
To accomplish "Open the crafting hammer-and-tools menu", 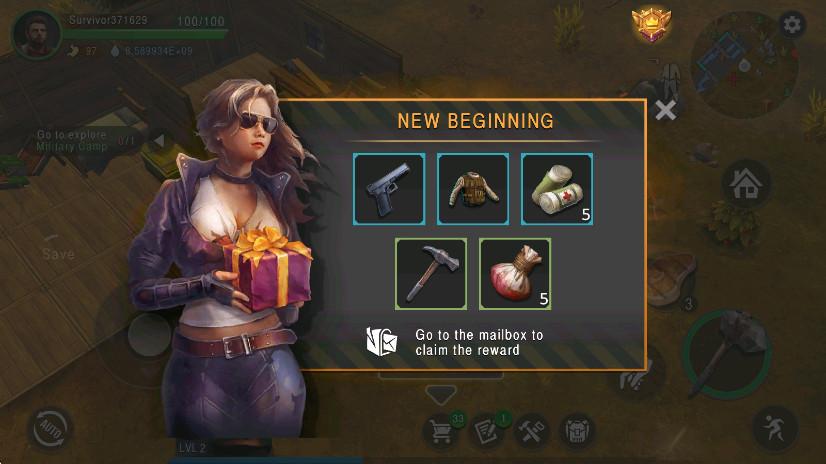I will [531, 432].
